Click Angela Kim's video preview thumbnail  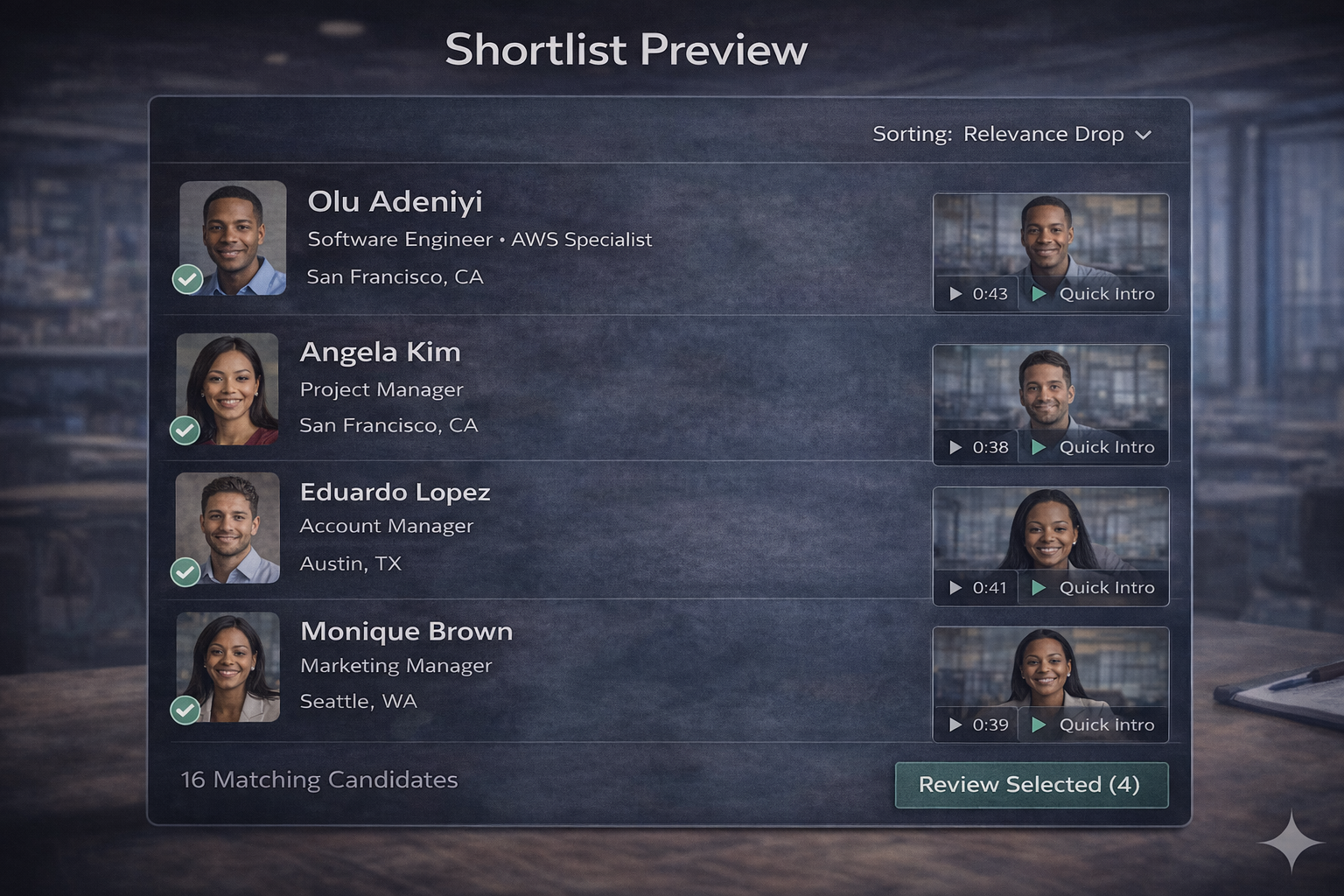pos(1050,394)
